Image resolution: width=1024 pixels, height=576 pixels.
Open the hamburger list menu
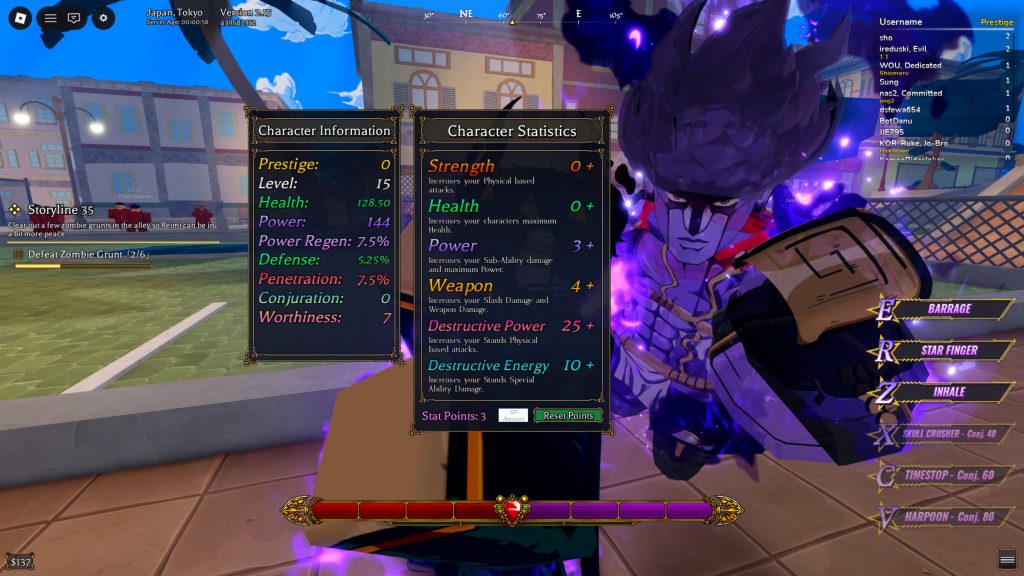(50, 18)
